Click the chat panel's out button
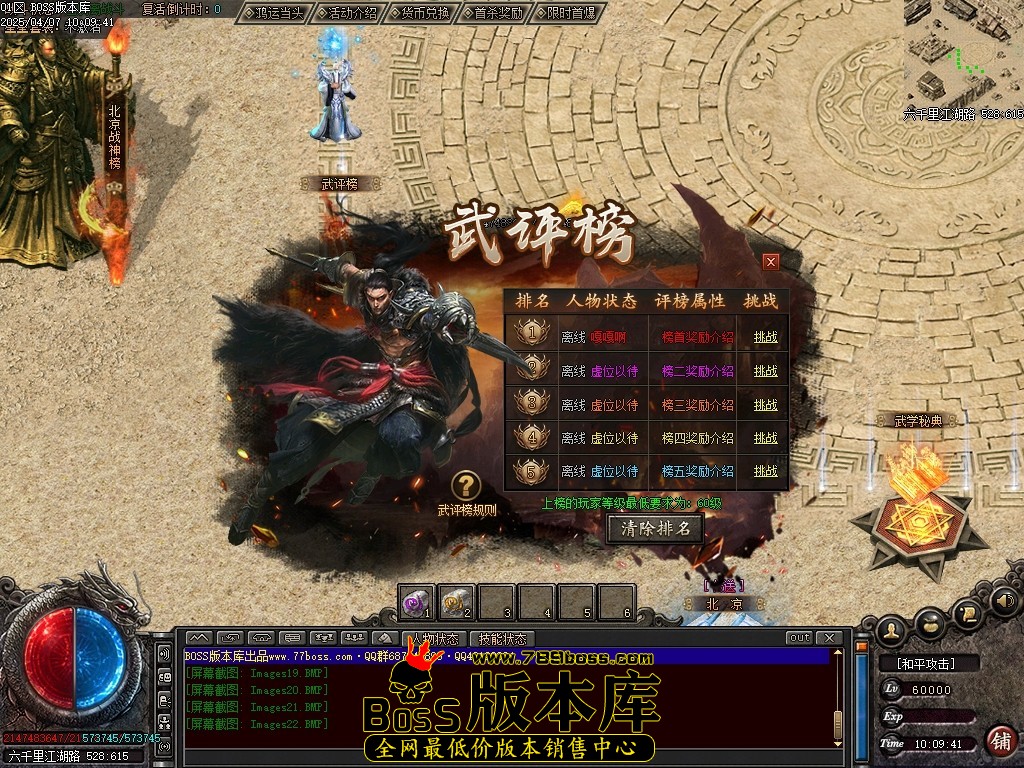Viewport: 1024px width, 768px height. [x=799, y=638]
